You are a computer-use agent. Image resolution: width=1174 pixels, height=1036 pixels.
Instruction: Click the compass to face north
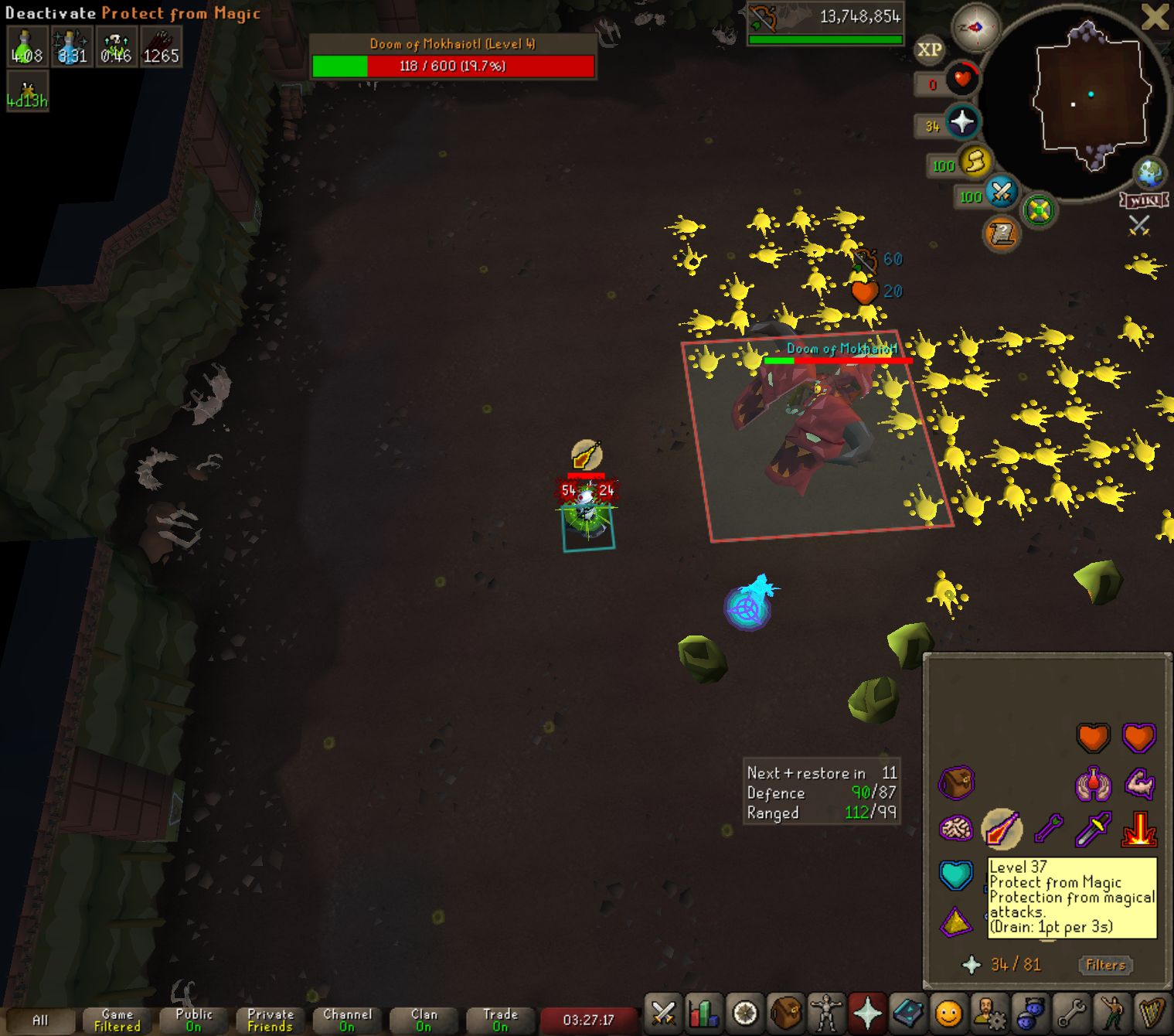pyautogui.click(x=975, y=28)
